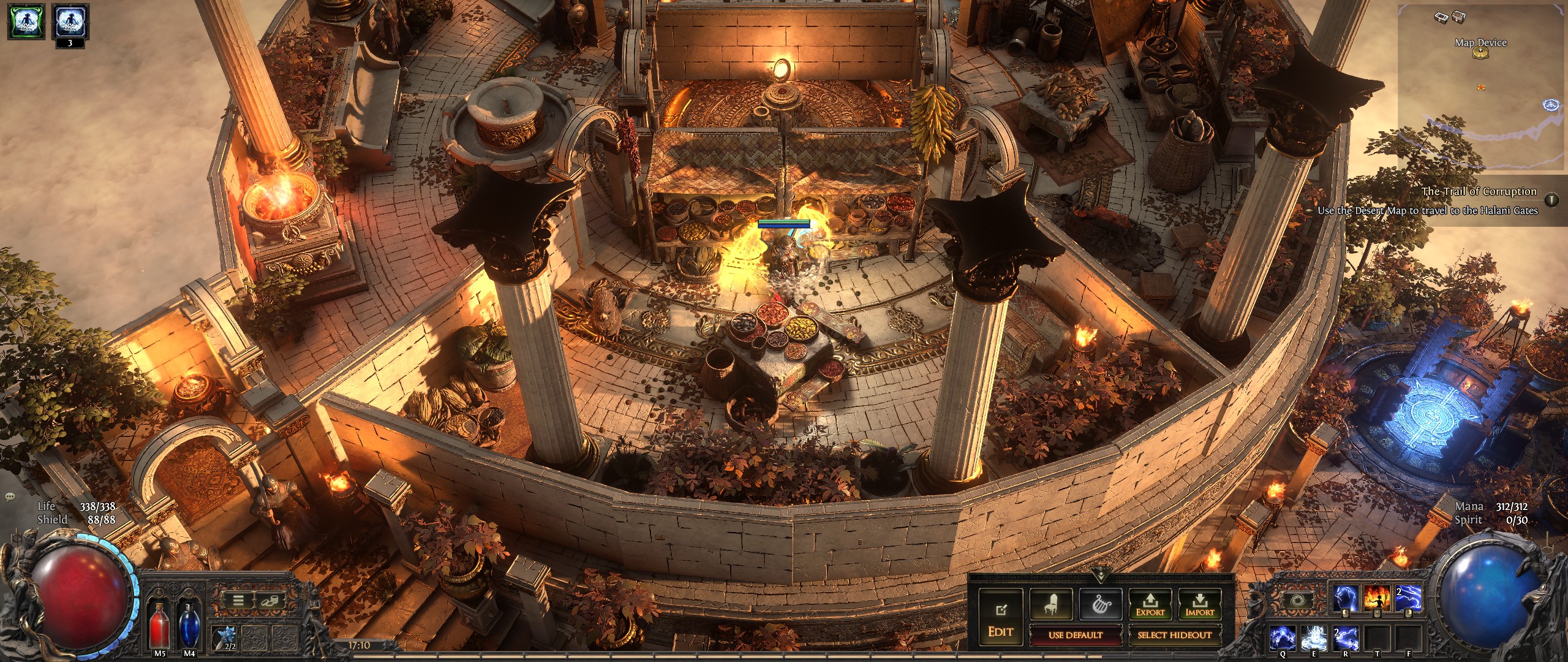Import a hideout layout

tap(1199, 604)
